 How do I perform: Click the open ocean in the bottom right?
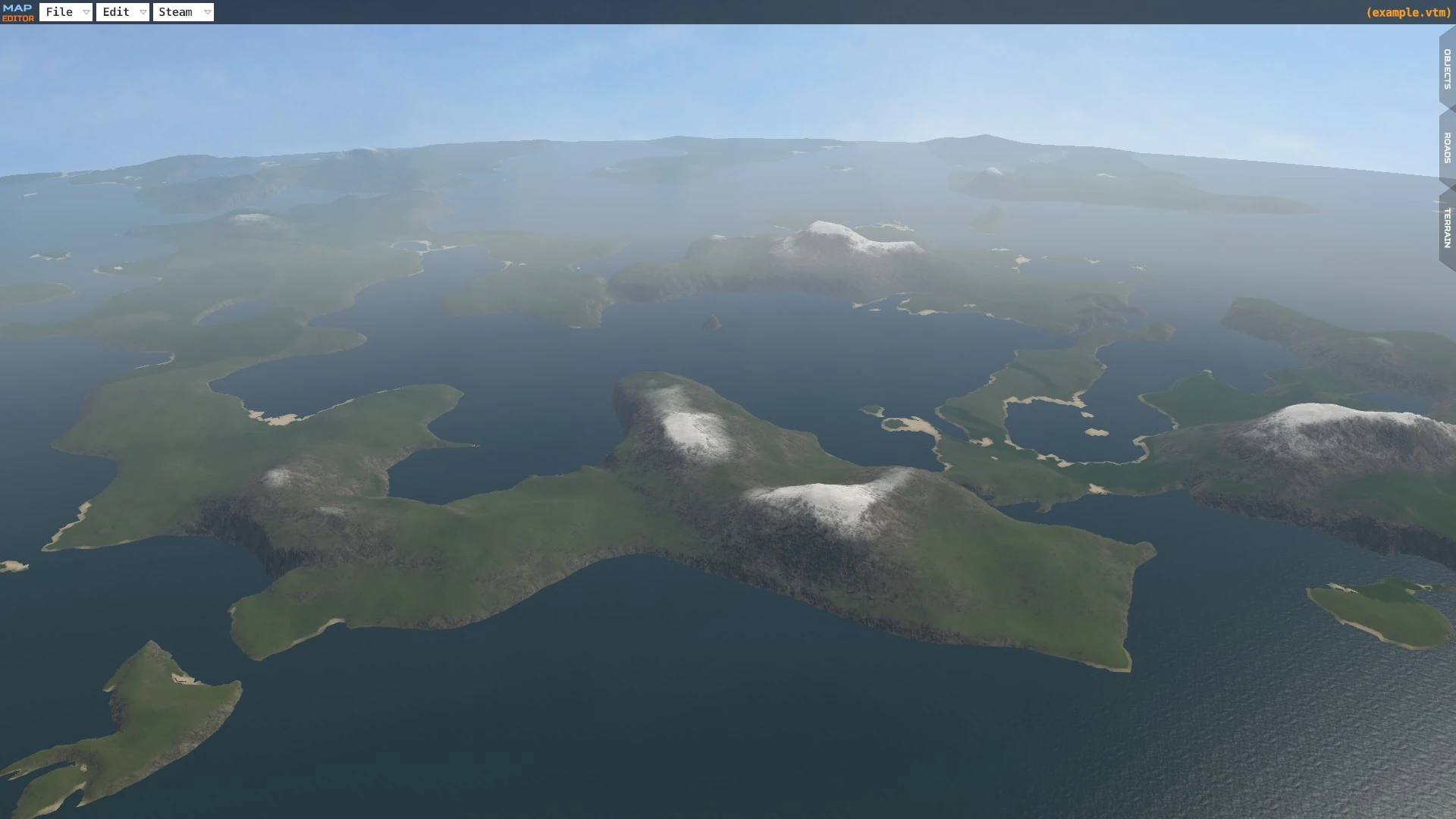(1289, 758)
